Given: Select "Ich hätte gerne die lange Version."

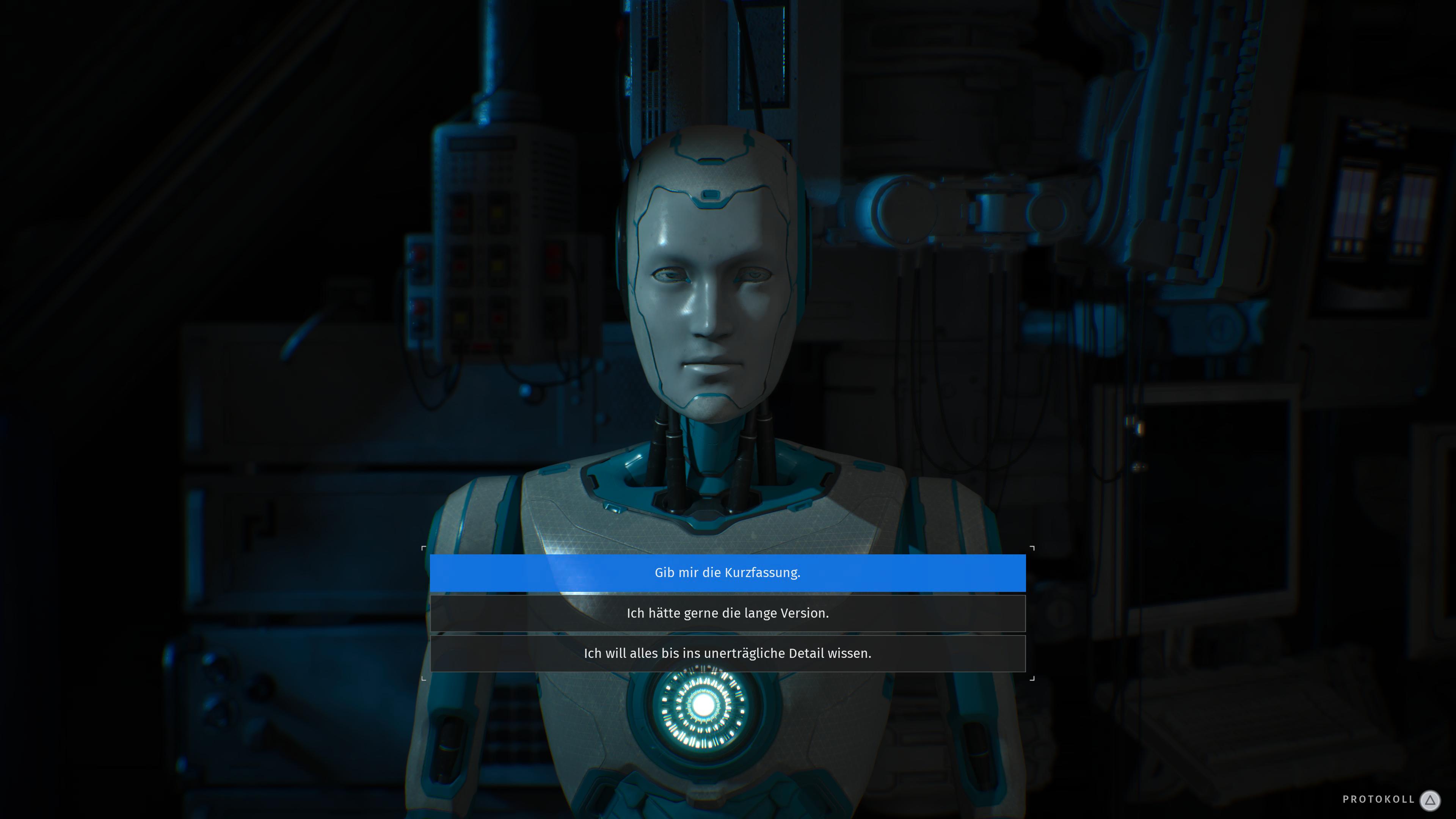Looking at the screenshot, I should pos(728,613).
